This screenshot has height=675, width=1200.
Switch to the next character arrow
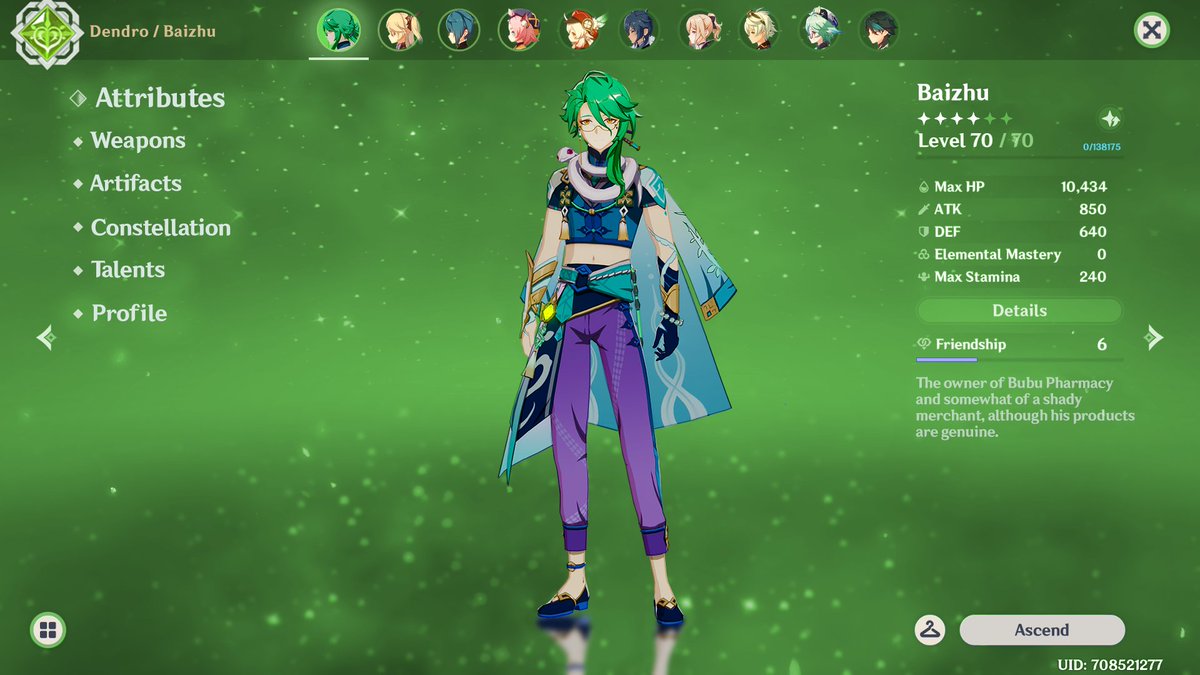point(1154,338)
